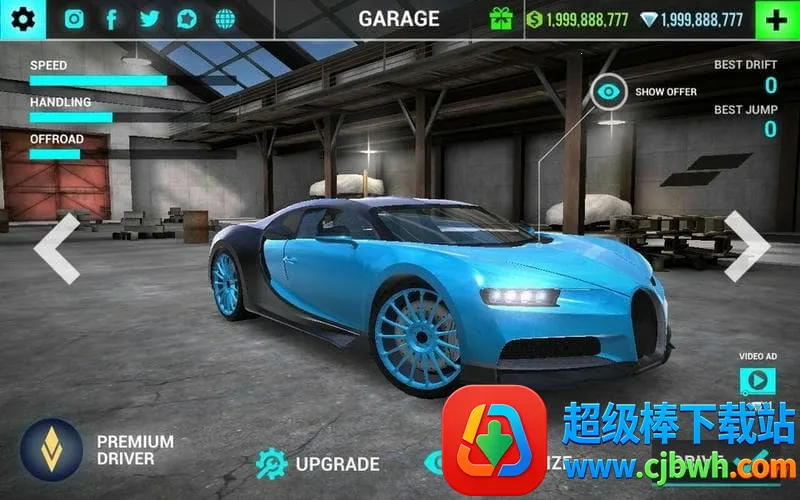This screenshot has width=800, height=500.
Task: Show offer via the eye icon
Action: 608,92
